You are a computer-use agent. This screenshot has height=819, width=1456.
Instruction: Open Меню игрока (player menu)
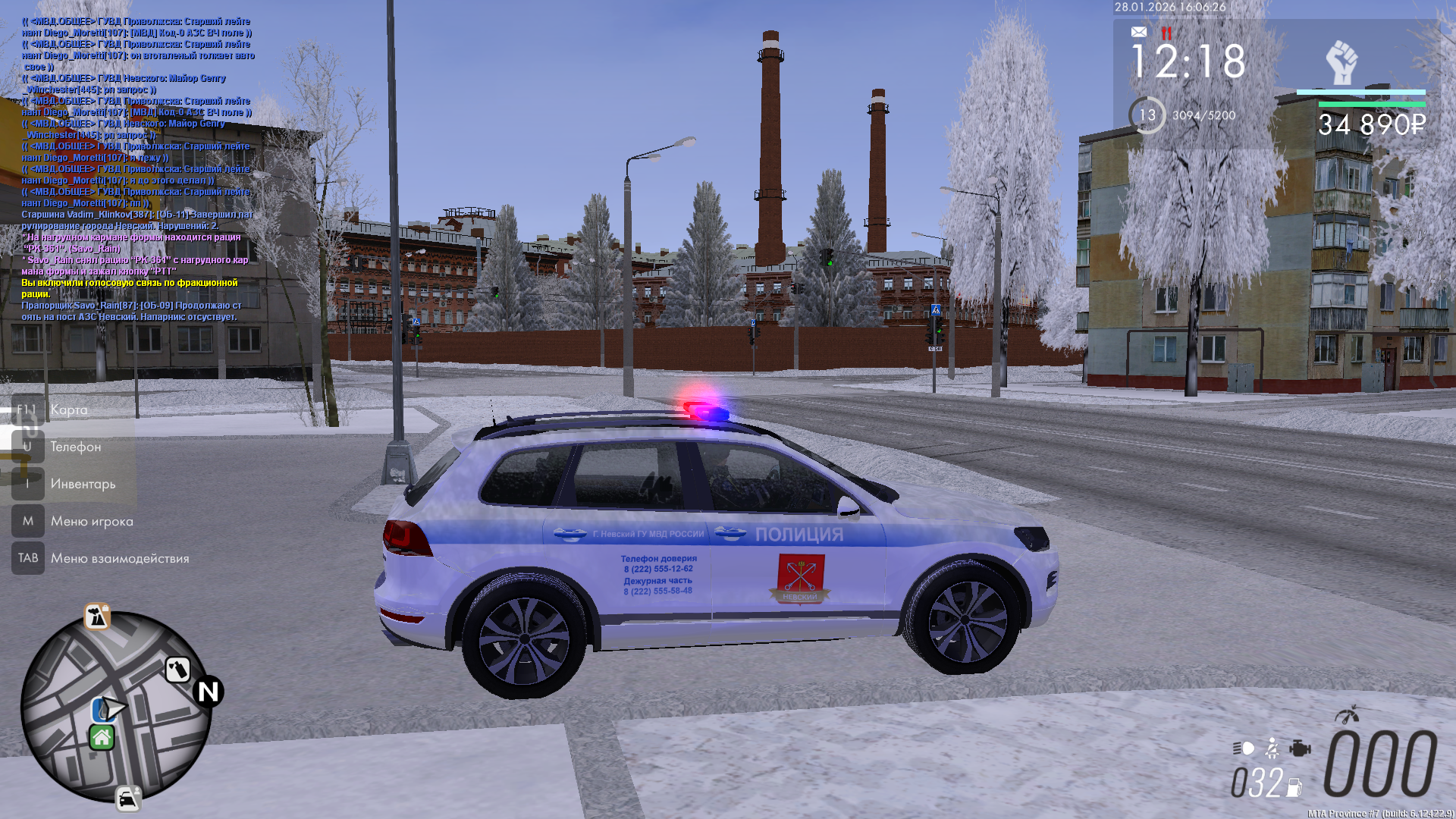point(91,522)
